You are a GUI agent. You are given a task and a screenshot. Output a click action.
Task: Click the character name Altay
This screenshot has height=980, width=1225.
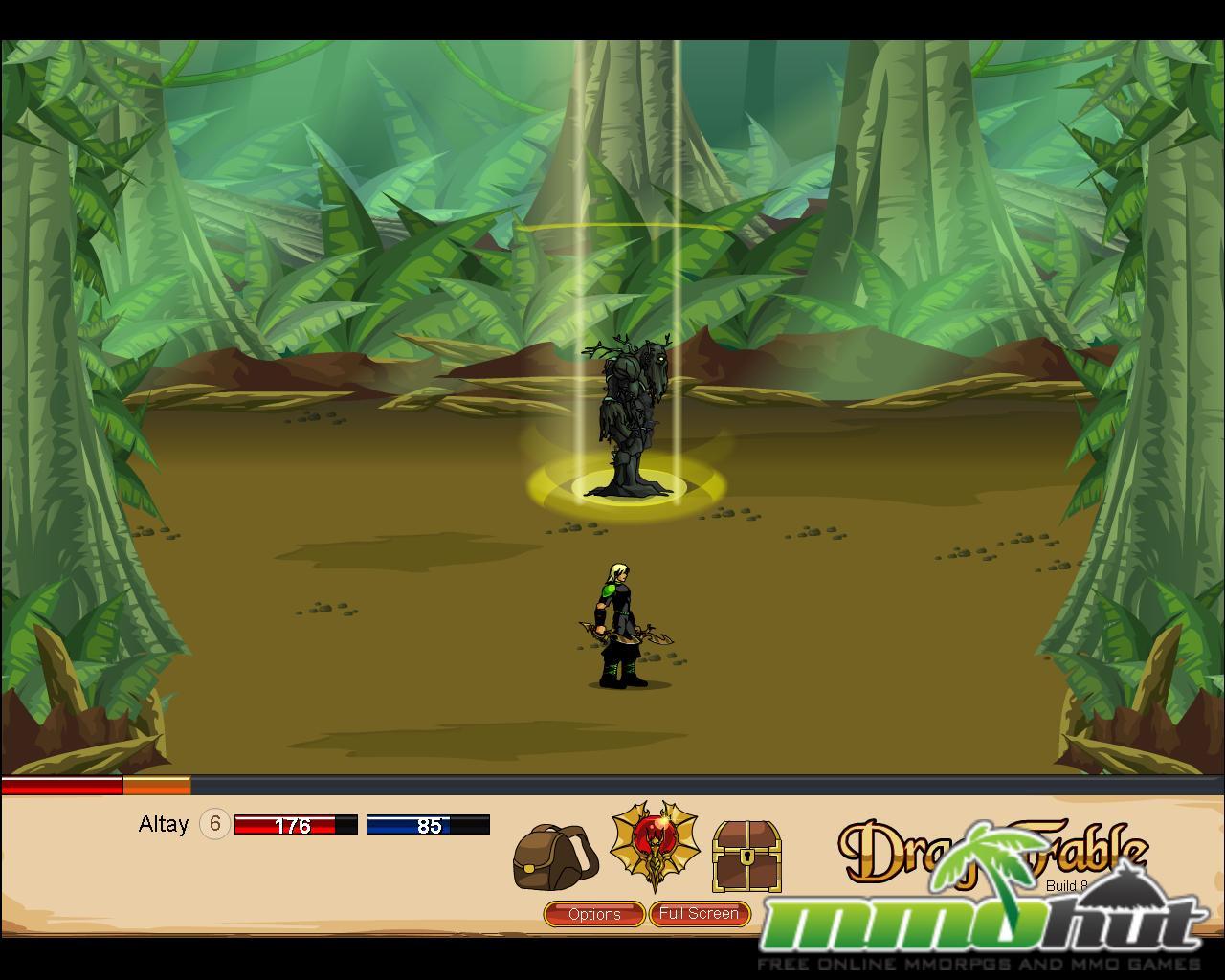(x=165, y=824)
